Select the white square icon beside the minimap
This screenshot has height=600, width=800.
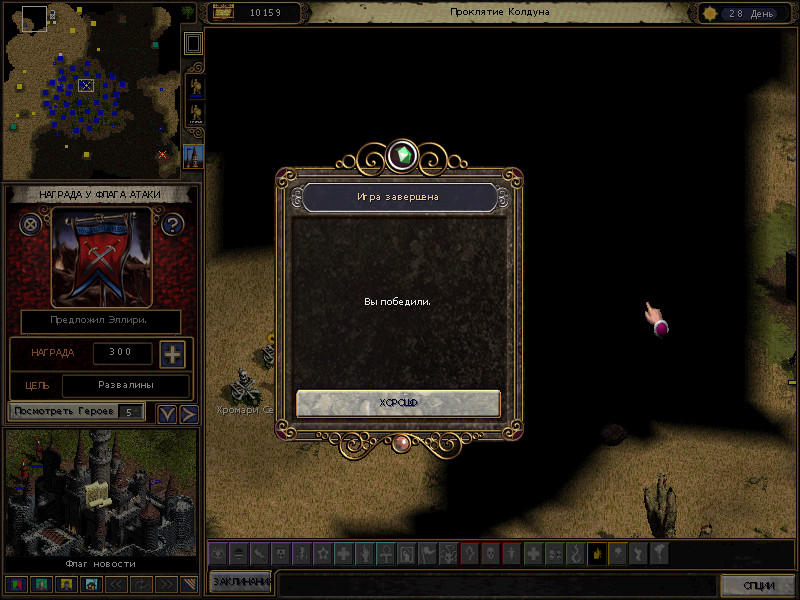pyautogui.click(x=193, y=43)
